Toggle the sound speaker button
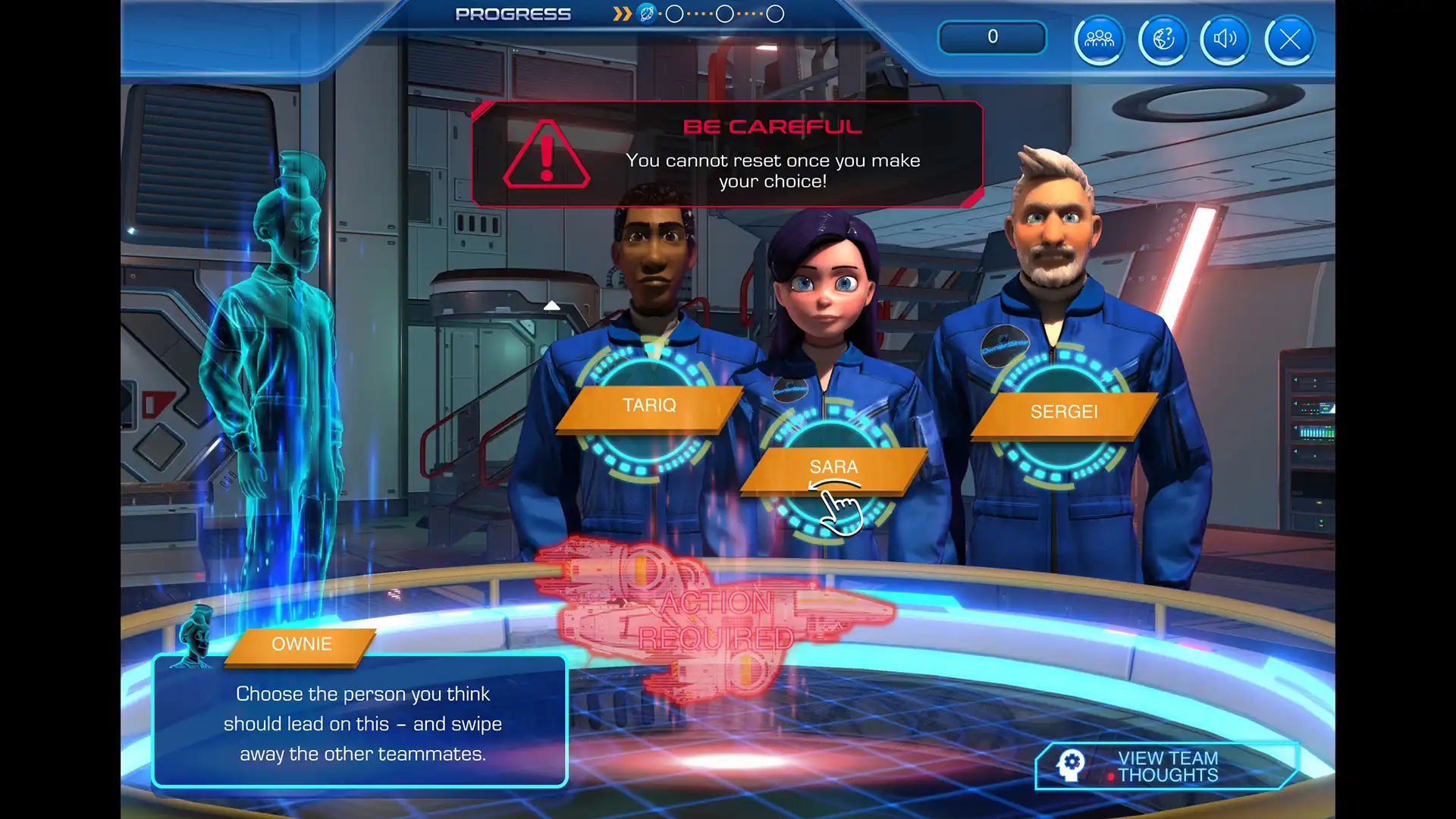The width and height of the screenshot is (1456, 819). pos(1225,39)
